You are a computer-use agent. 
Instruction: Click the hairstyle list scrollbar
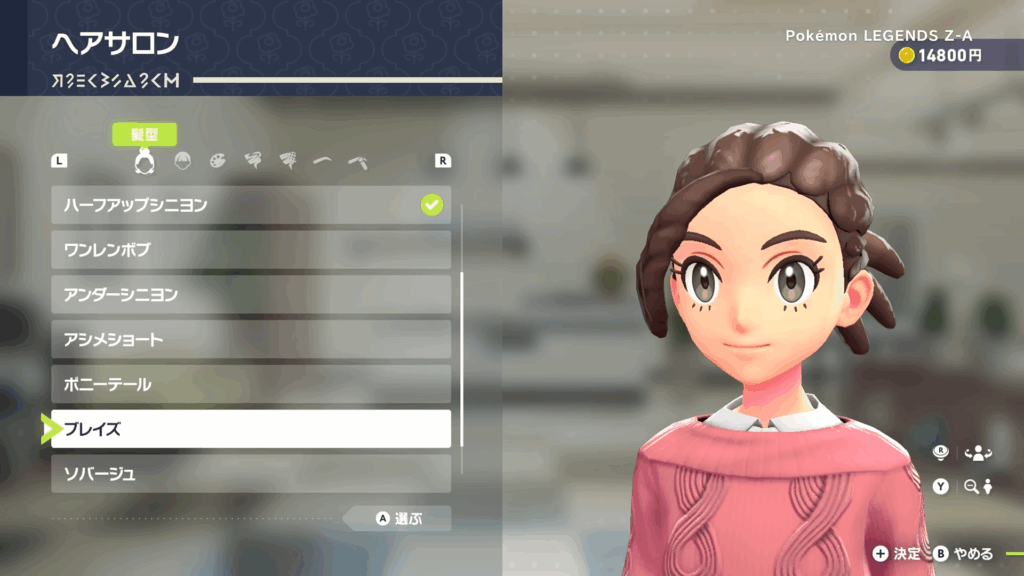coord(461,359)
